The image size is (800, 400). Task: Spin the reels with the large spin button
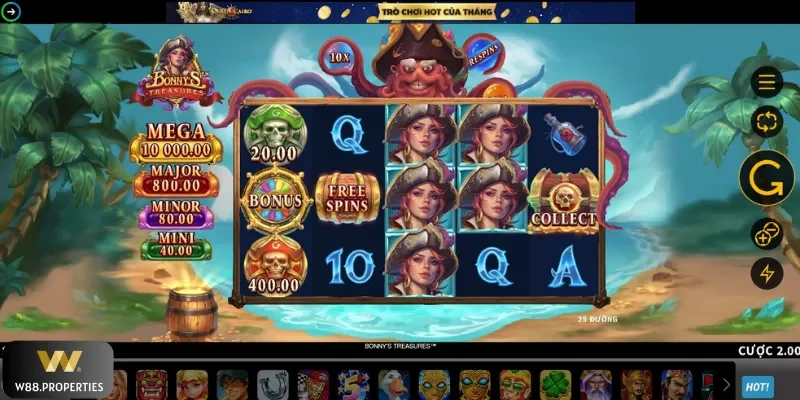point(766,178)
